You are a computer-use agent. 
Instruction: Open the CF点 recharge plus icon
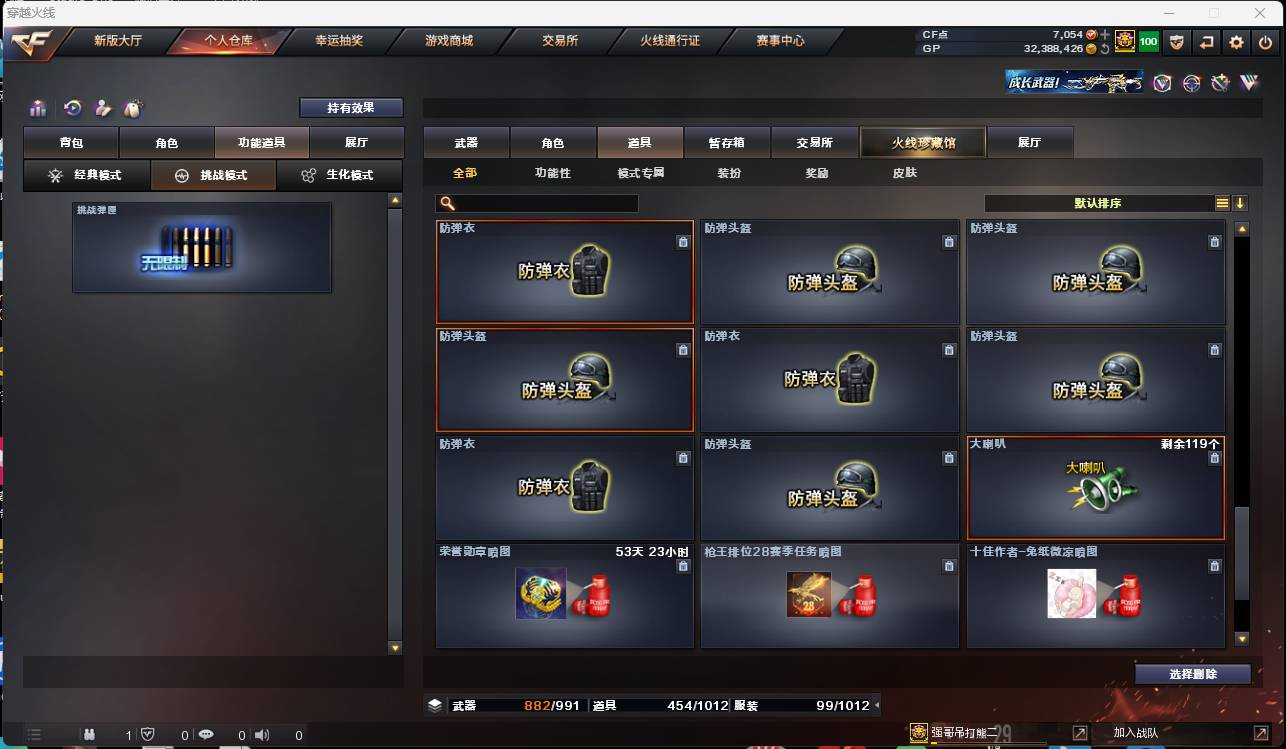1105,33
